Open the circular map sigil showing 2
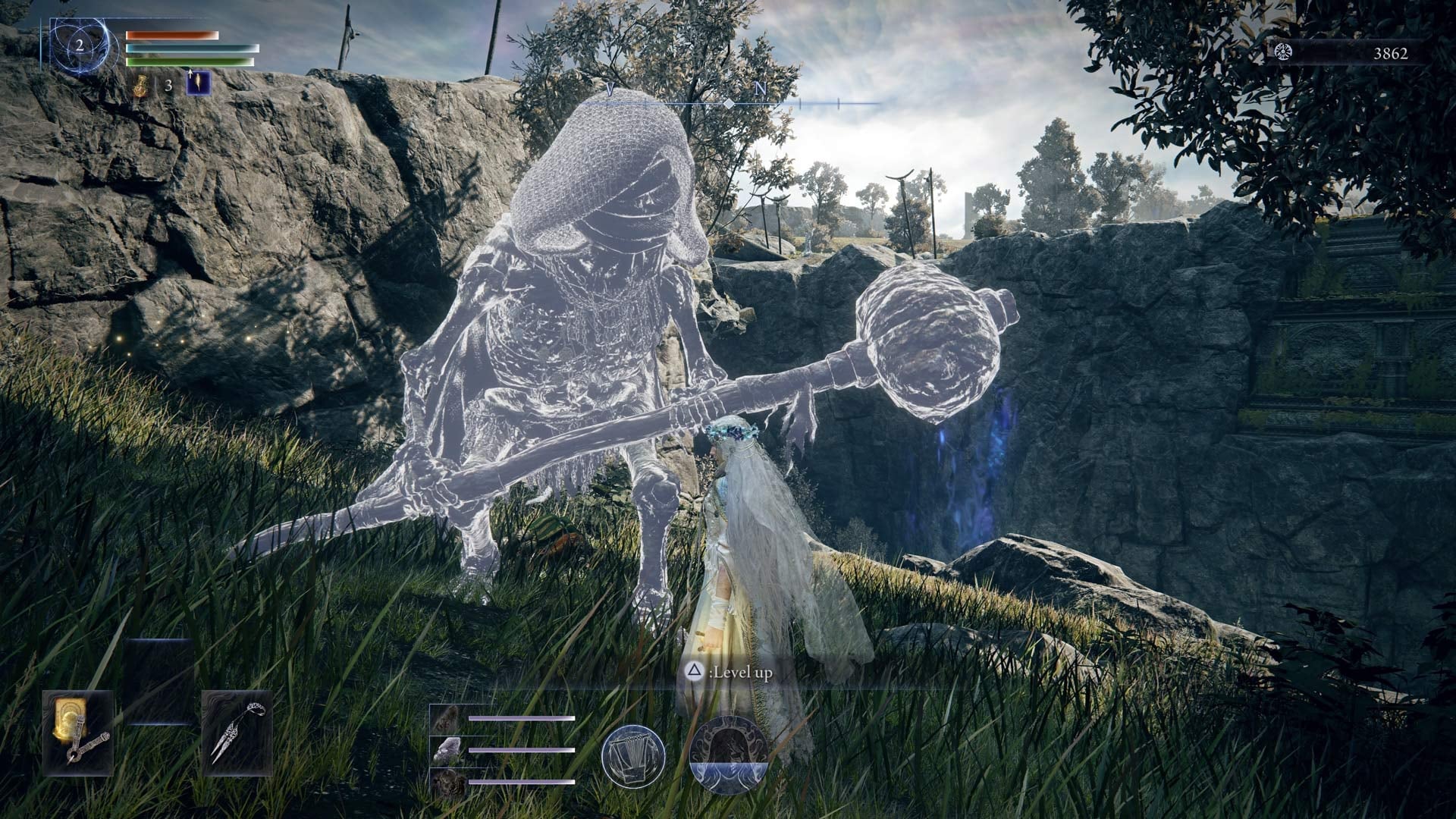Screen dimensions: 1456x819 point(80,45)
